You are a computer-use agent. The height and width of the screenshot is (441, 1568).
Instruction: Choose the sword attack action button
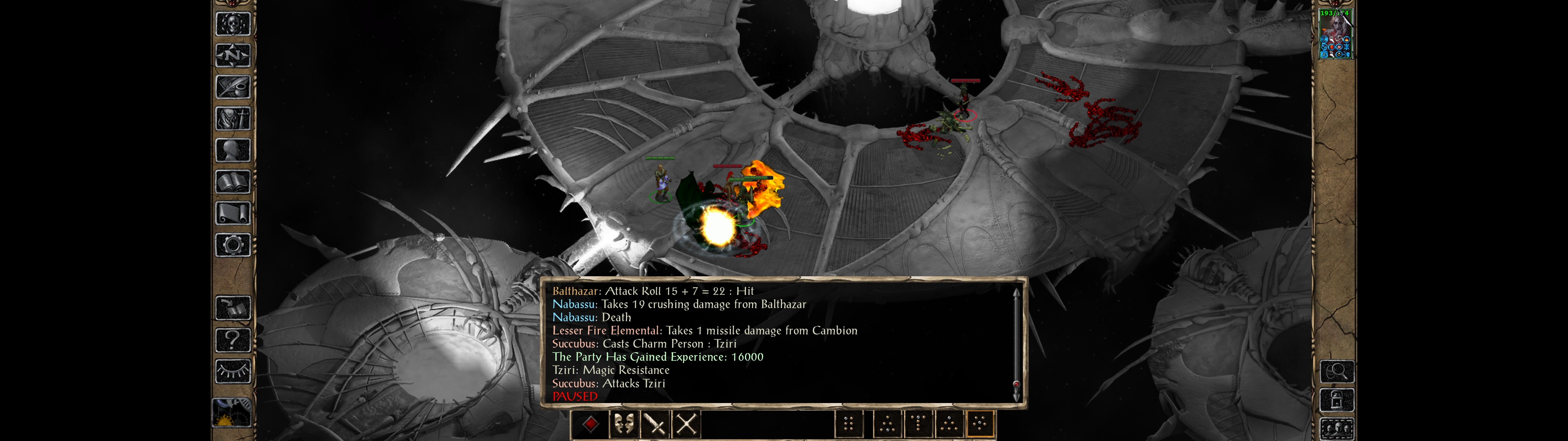(x=655, y=424)
